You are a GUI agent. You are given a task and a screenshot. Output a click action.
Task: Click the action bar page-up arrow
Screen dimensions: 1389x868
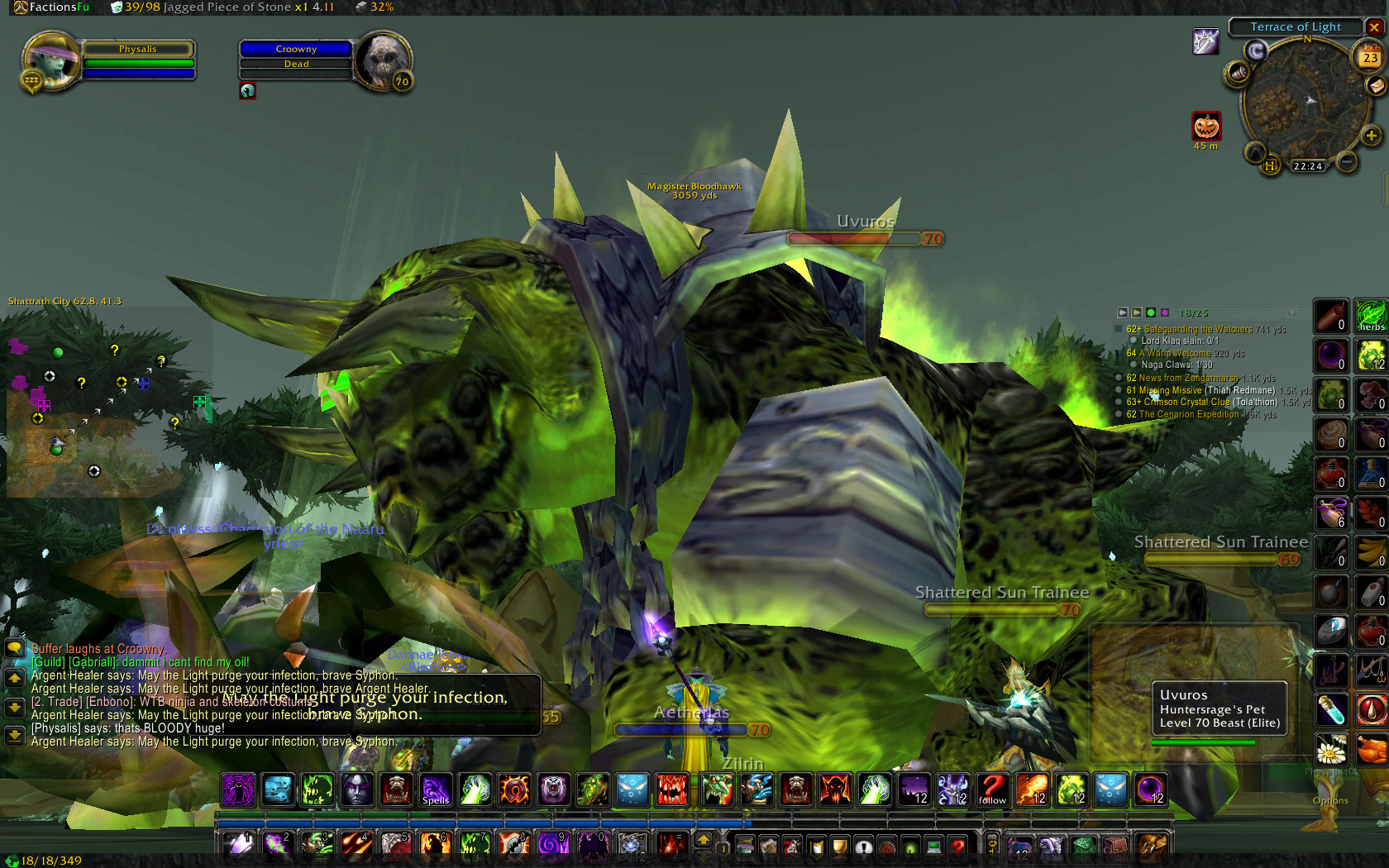pyautogui.click(x=704, y=840)
